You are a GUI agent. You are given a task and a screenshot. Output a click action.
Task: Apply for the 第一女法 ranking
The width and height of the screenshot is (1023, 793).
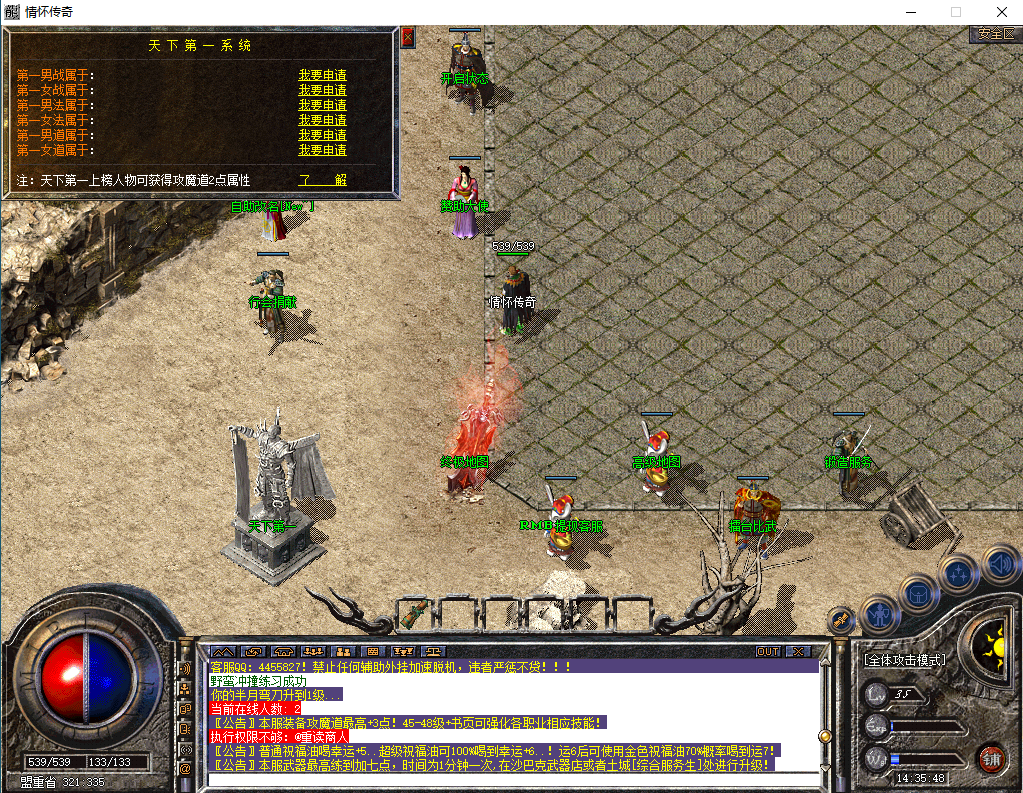(322, 120)
